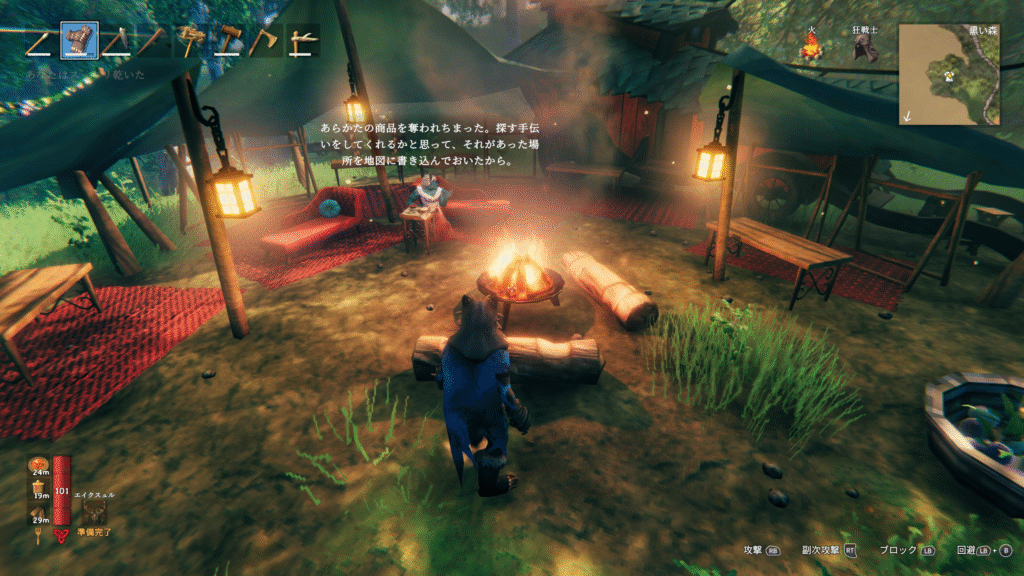Viewport: 1024px width, 576px height.
Task: Equip the axe from the hotbar
Action: coord(266,41)
